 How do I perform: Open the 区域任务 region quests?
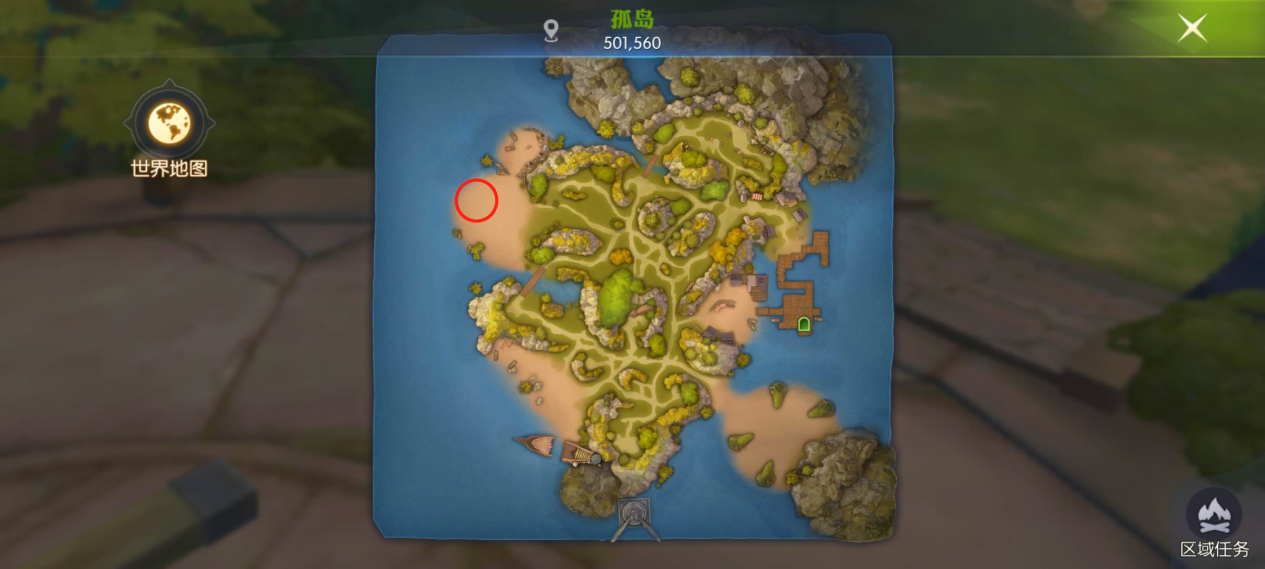click(1214, 516)
